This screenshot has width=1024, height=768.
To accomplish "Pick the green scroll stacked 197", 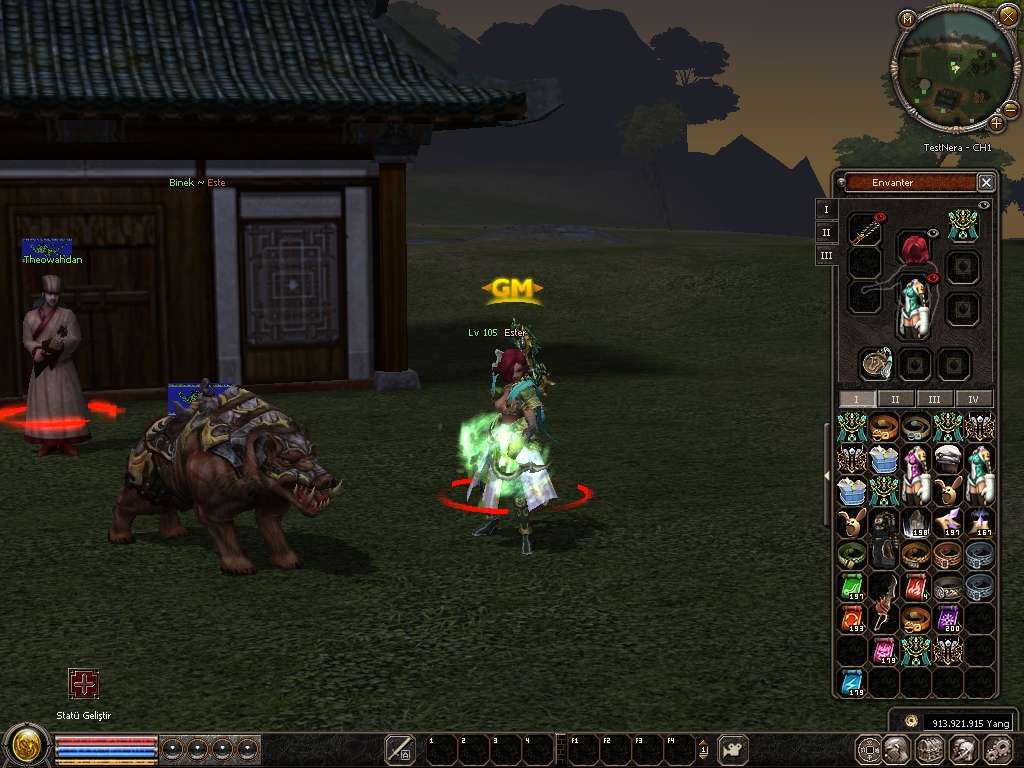I will [x=851, y=587].
